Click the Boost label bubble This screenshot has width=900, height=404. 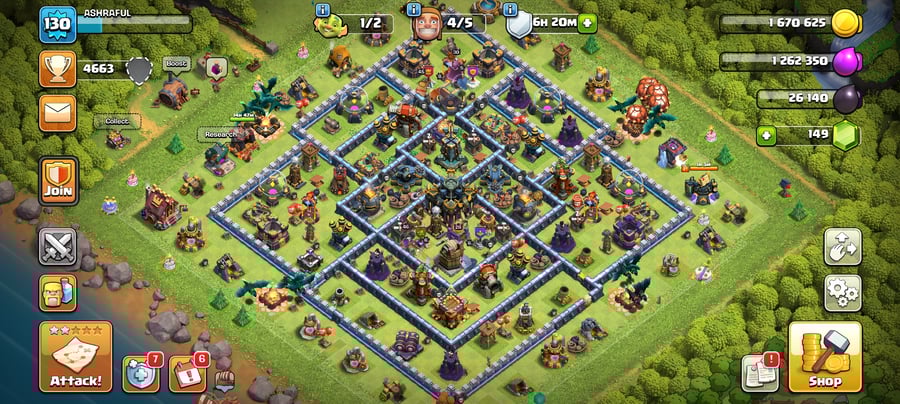176,62
